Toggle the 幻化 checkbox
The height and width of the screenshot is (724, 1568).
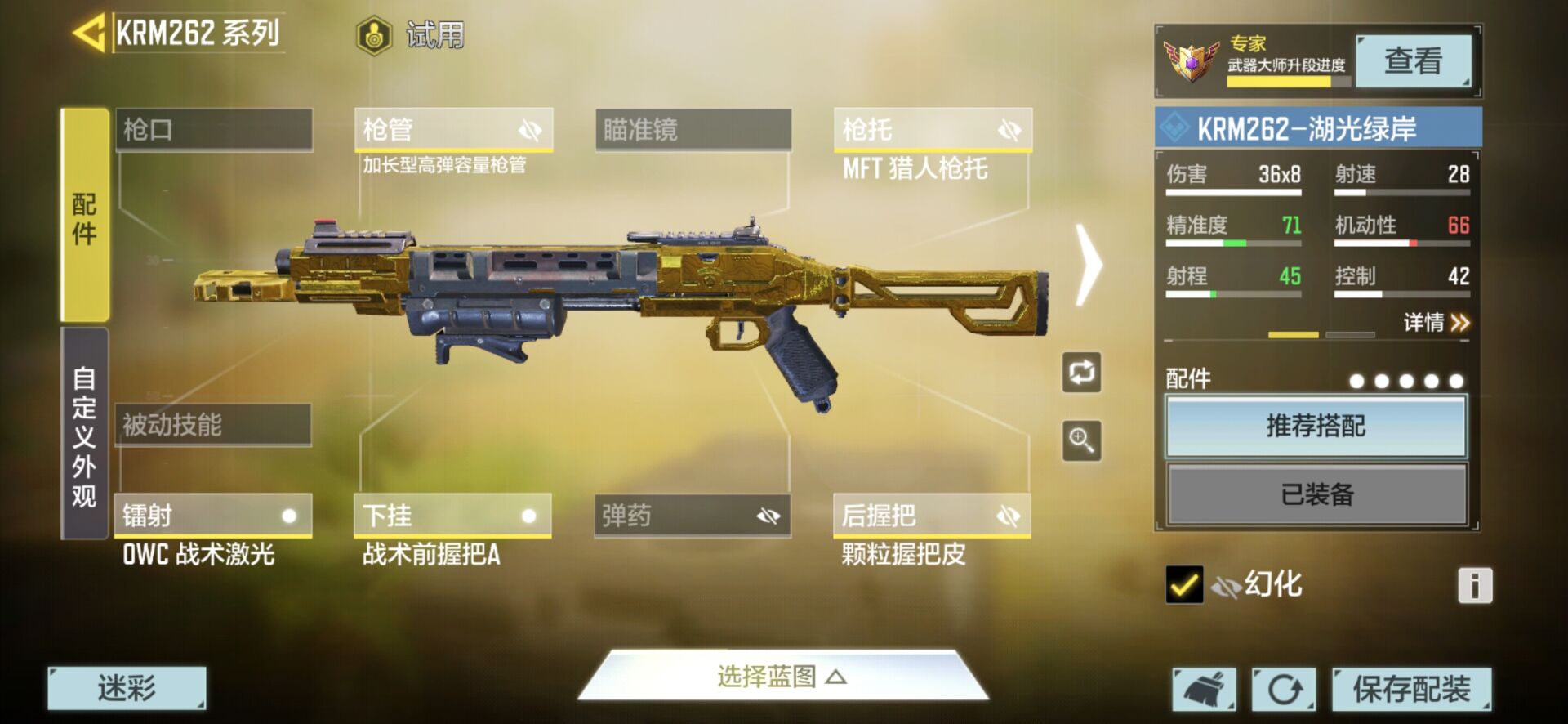click(1183, 585)
